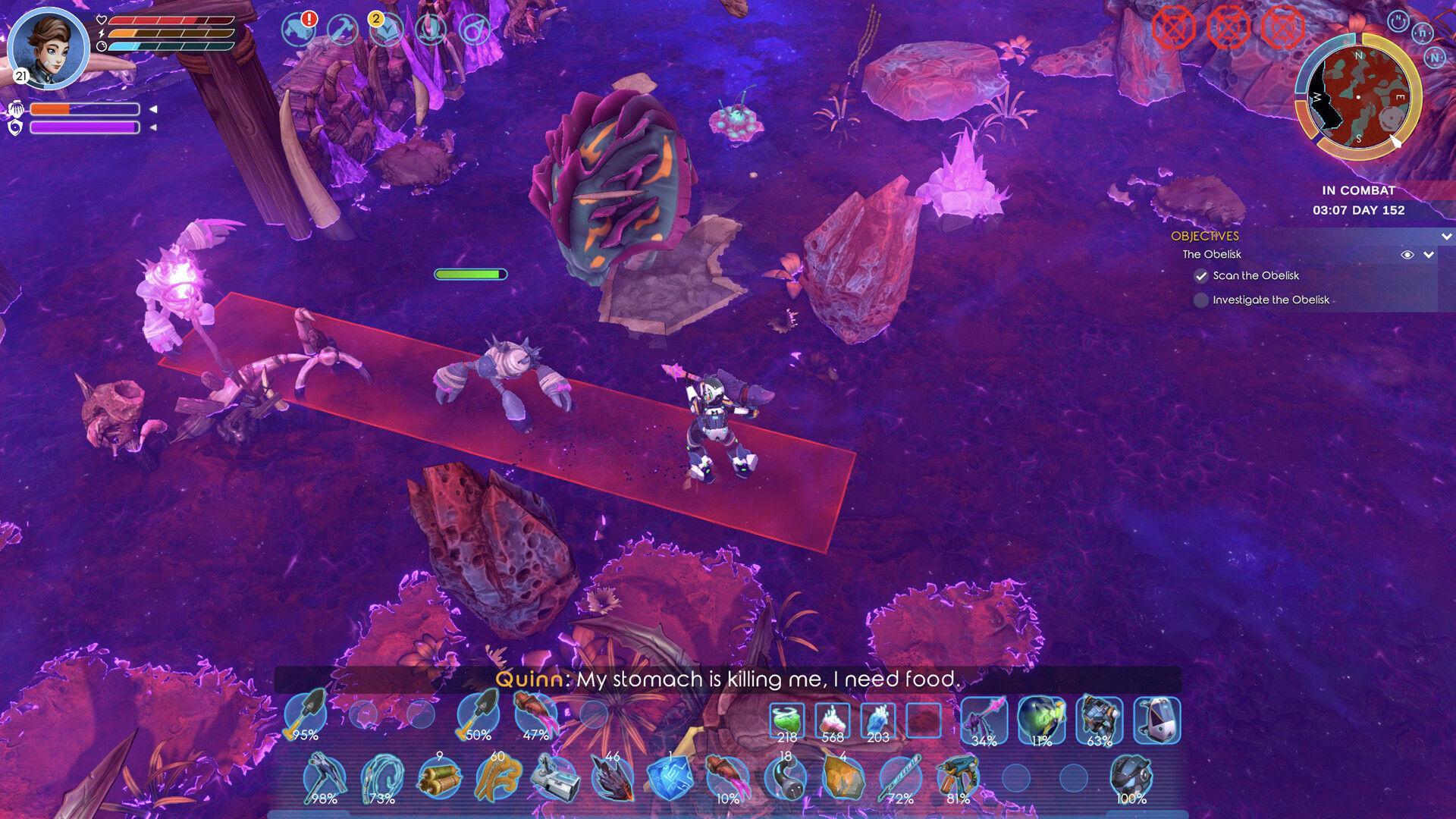Click the green progress bar above the stone platform
1456x819 pixels.
tap(470, 274)
